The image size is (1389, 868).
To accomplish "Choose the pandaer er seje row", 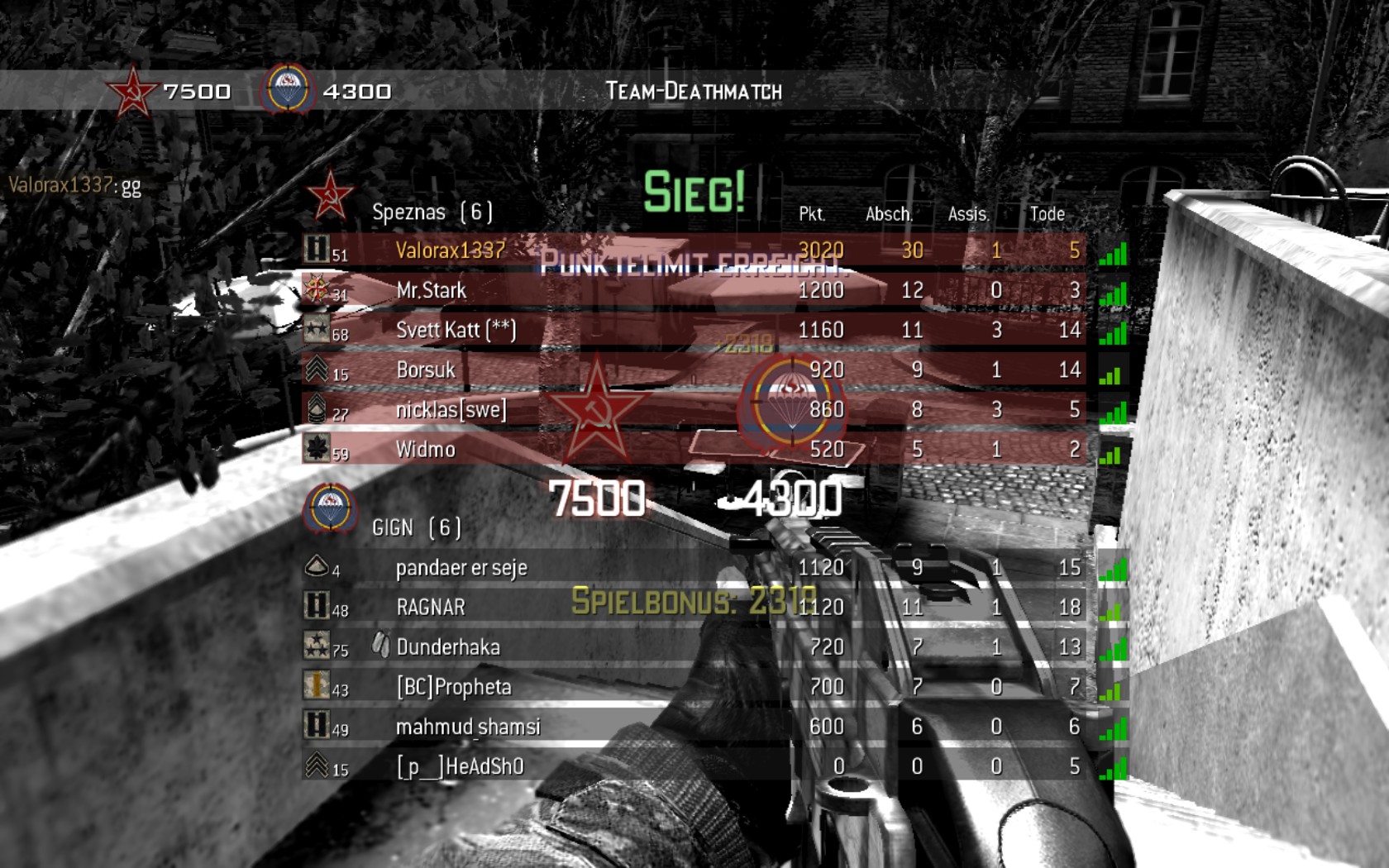I will pos(461,568).
